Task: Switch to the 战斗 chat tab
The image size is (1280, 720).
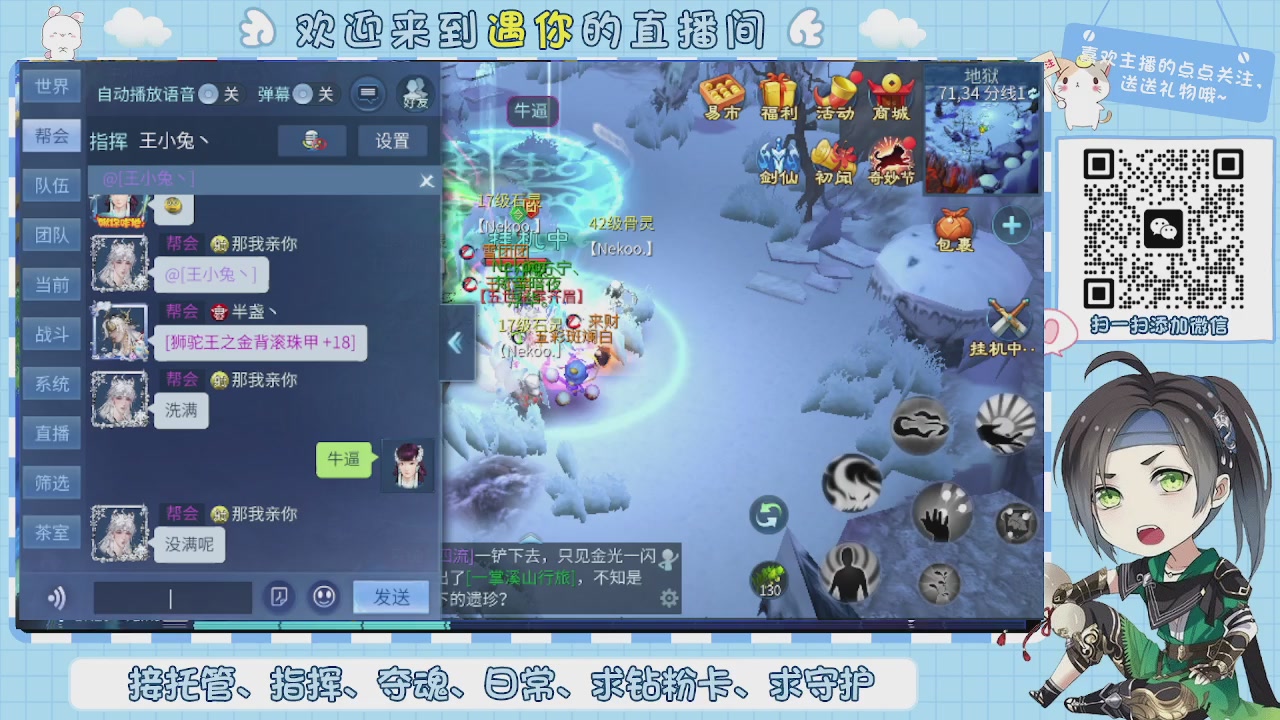Action: (x=51, y=334)
